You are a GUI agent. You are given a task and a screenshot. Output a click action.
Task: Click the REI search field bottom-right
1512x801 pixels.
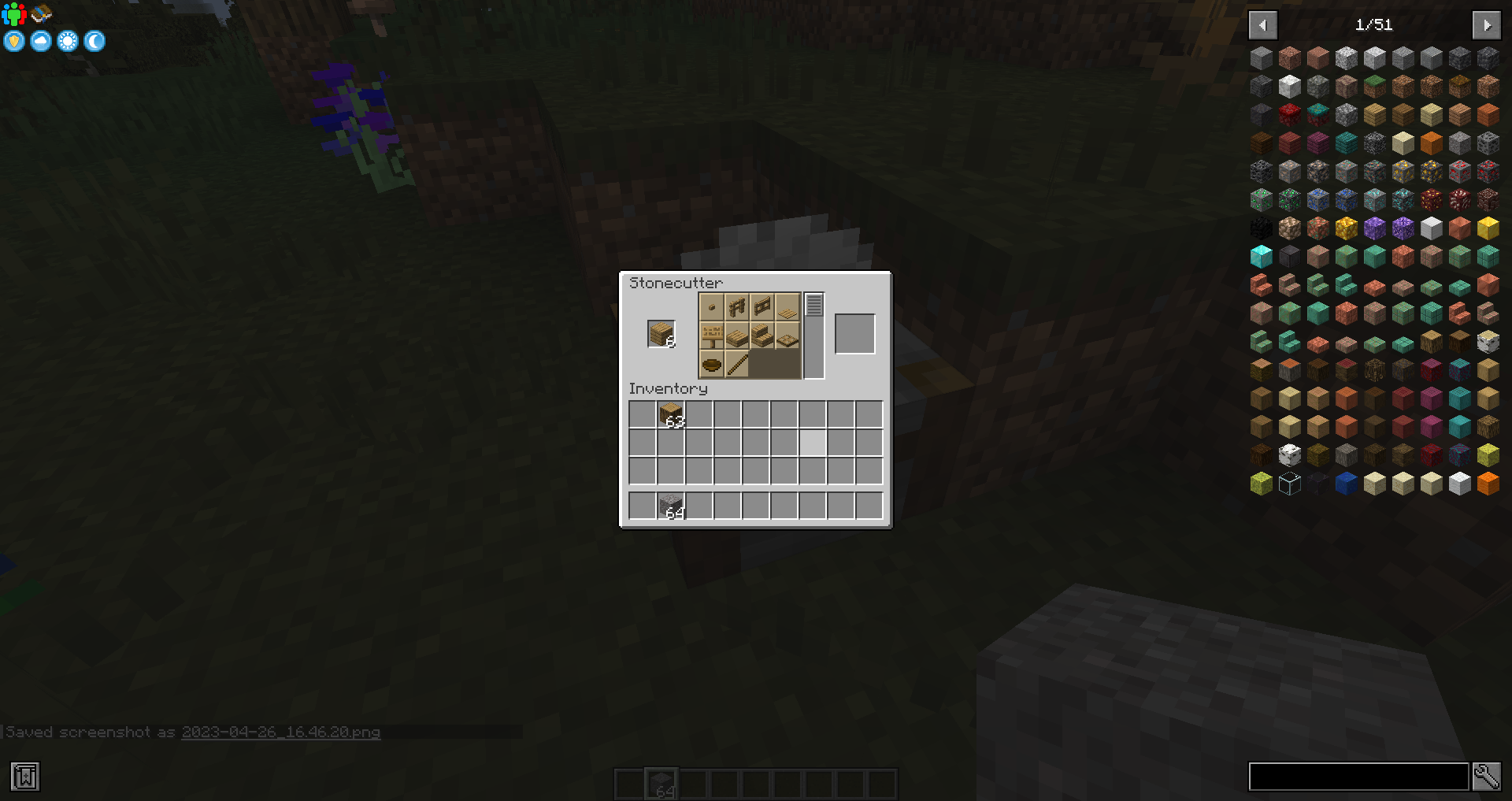[x=1358, y=776]
